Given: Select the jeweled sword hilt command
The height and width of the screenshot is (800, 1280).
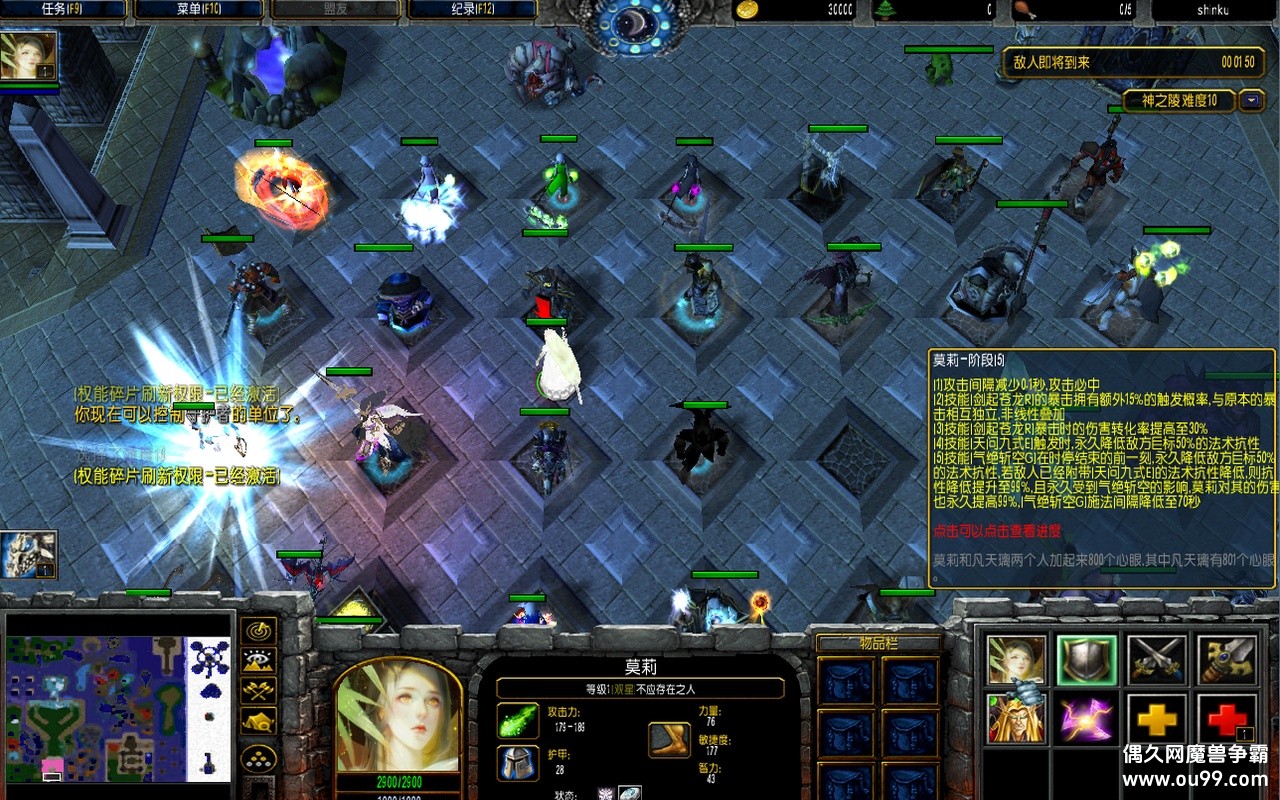Looking at the screenshot, I should [1227, 659].
